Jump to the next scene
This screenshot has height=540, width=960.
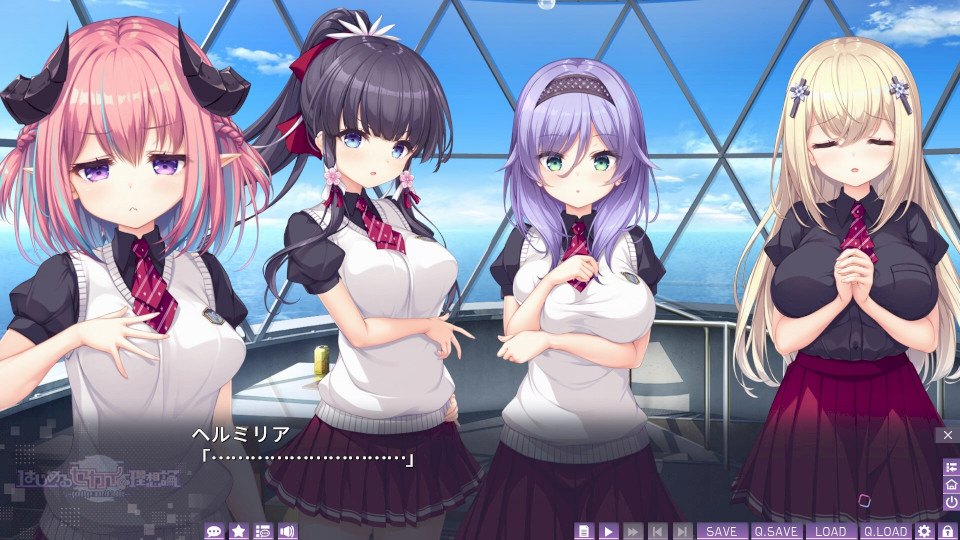coord(682,531)
